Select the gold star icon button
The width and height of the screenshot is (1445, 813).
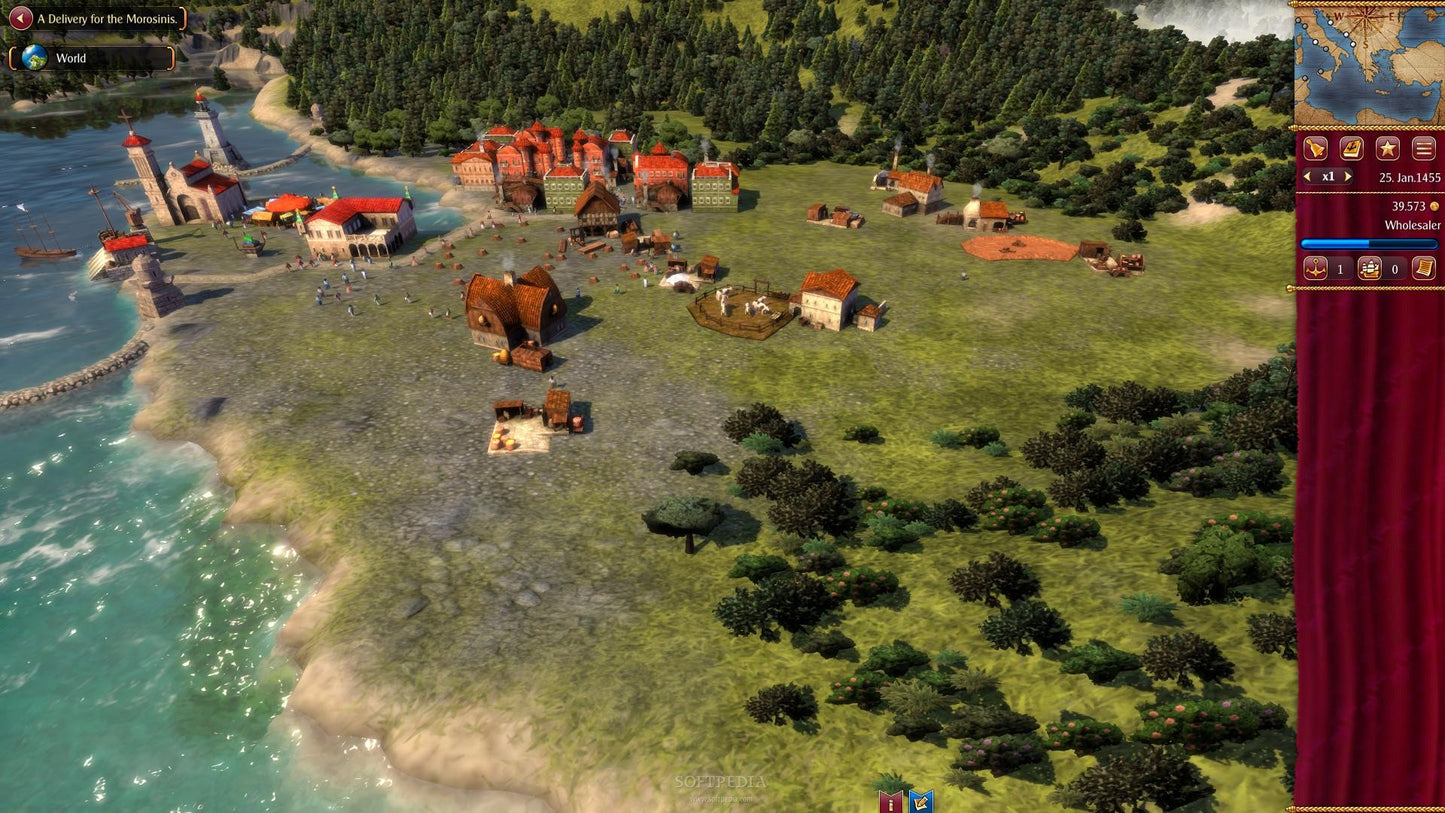pyautogui.click(x=1387, y=149)
